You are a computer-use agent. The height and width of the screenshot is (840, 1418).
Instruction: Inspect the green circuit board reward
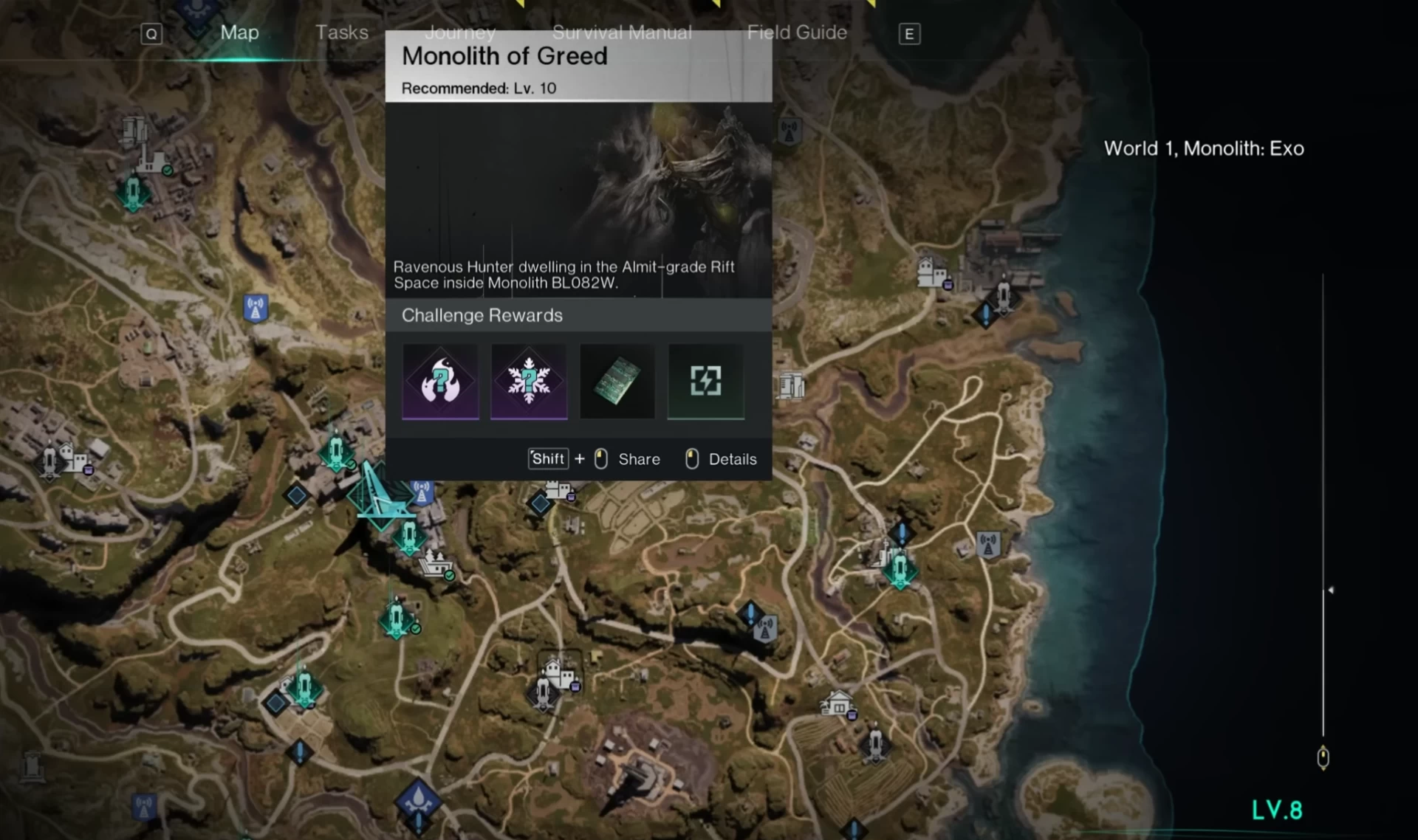coord(617,381)
